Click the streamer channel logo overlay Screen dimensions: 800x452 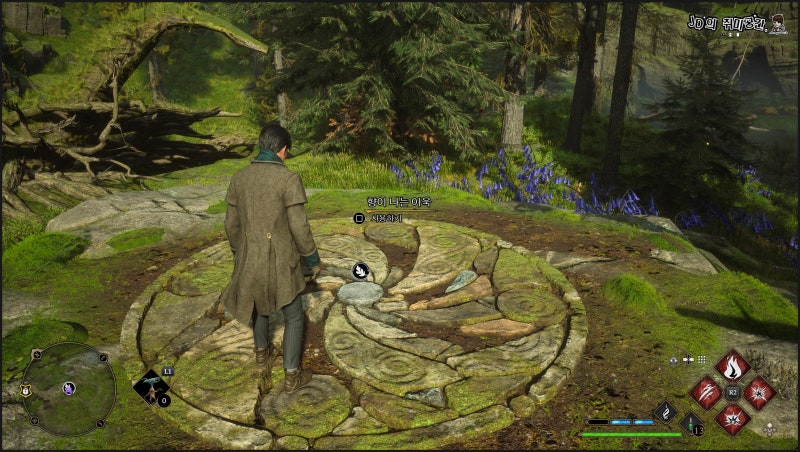pos(738,22)
